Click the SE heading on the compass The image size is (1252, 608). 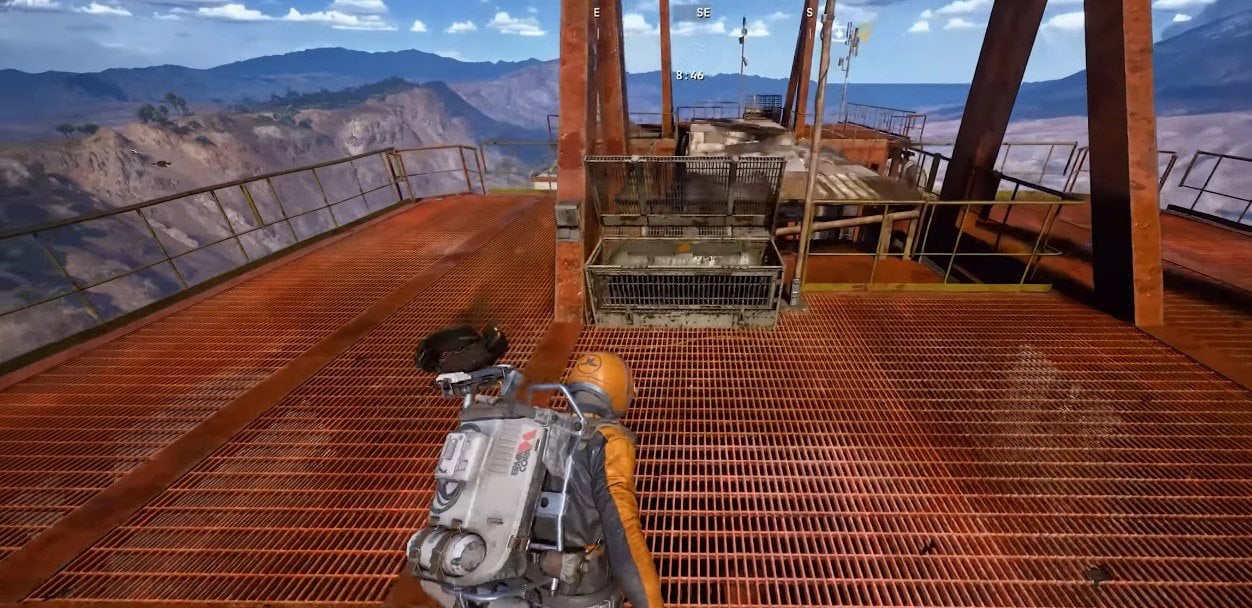[x=703, y=13]
